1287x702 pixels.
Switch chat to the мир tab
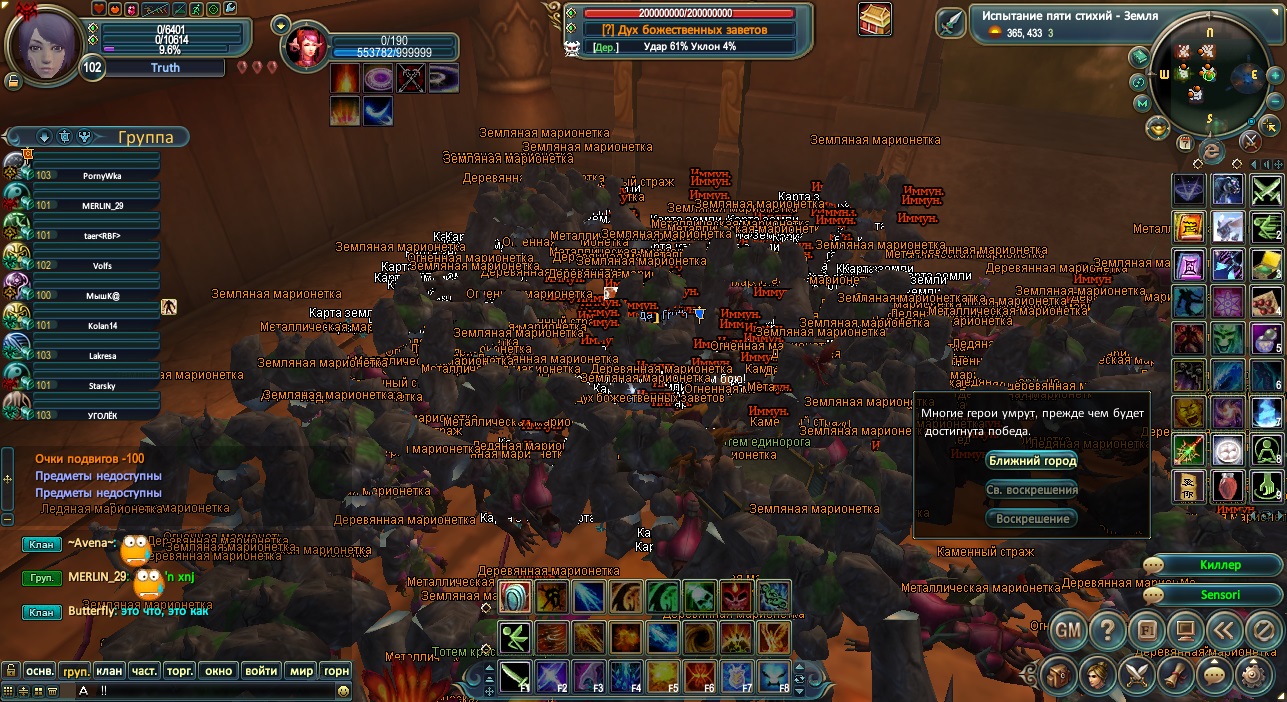301,671
